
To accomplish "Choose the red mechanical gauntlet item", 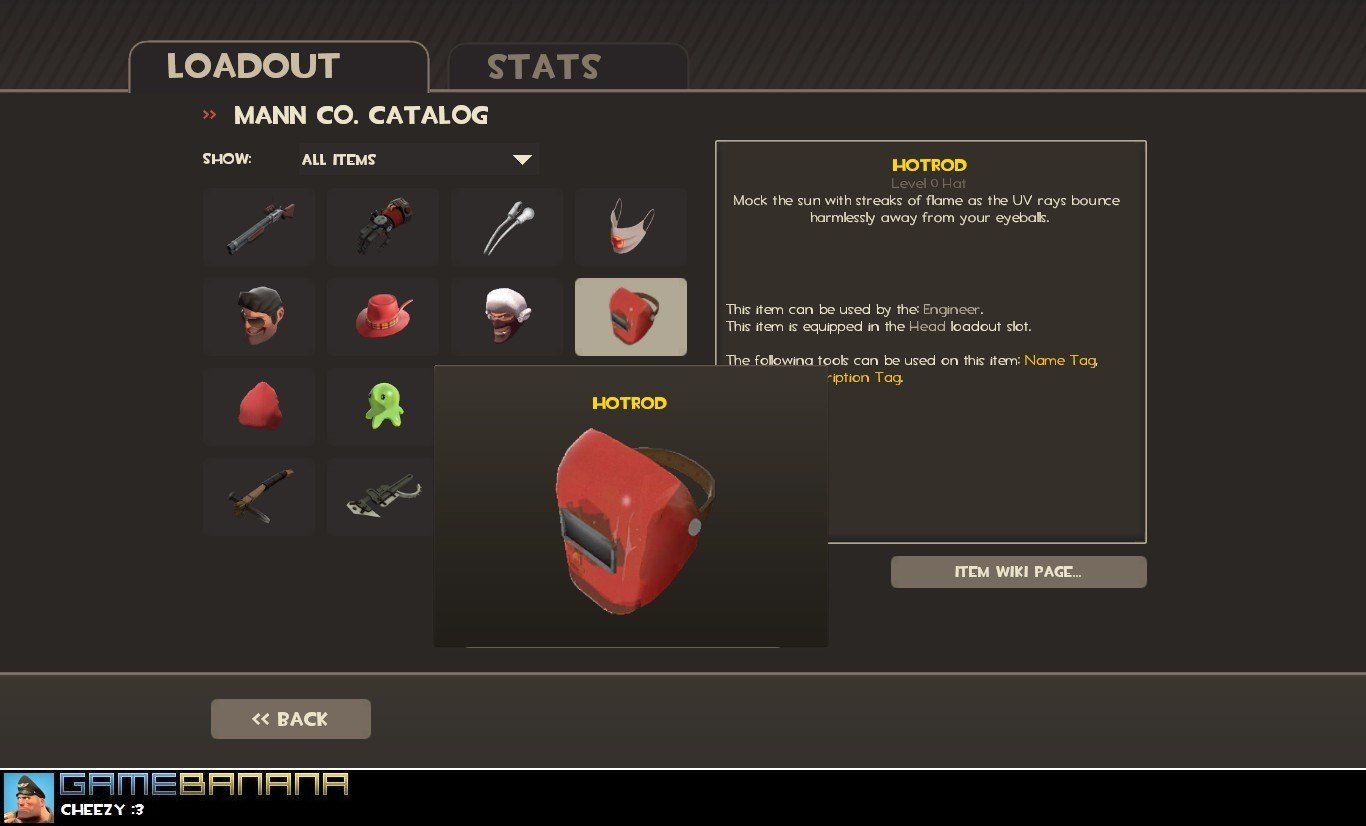I will [x=383, y=228].
